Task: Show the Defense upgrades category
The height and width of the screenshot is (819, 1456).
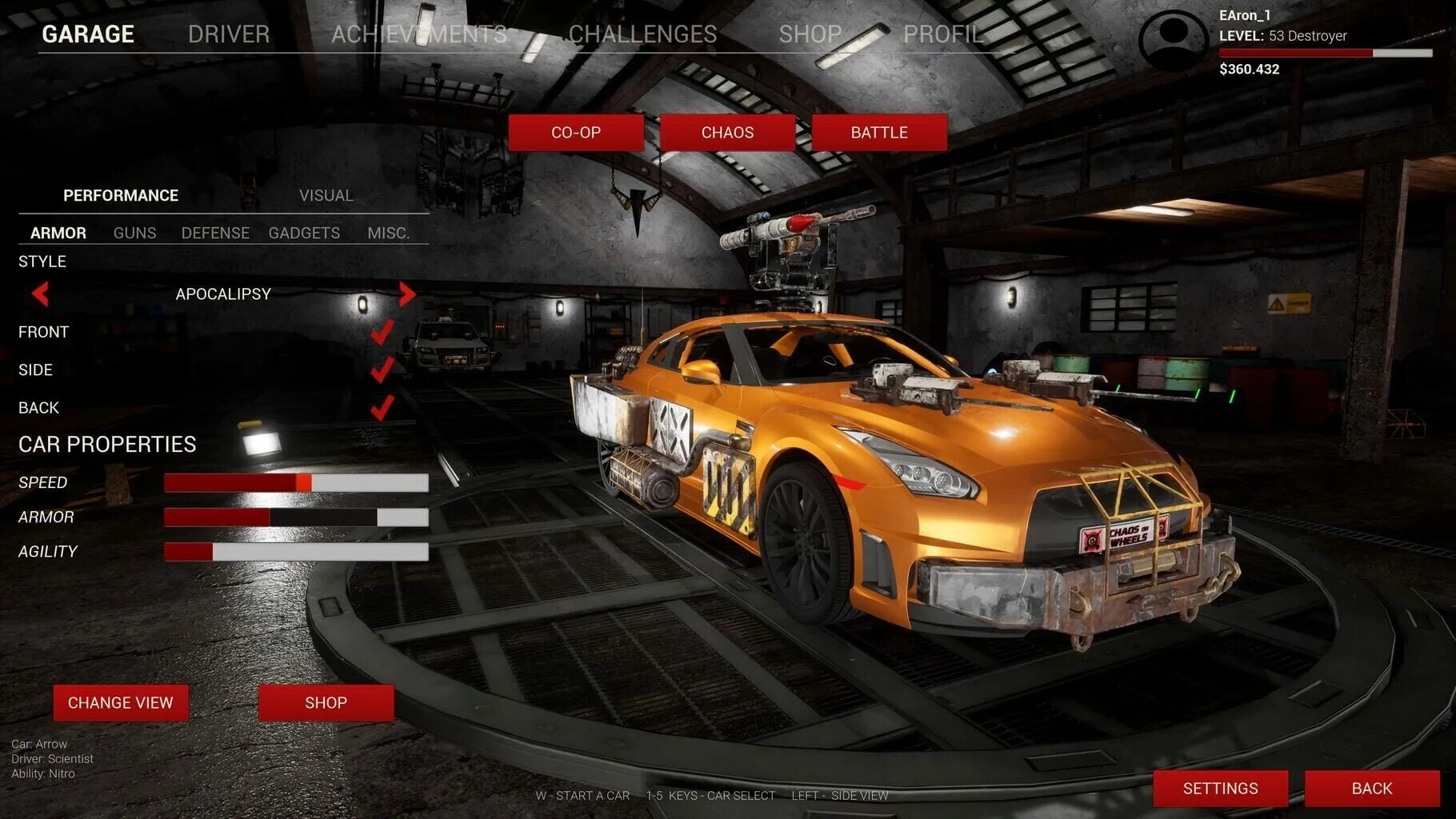Action: click(x=215, y=234)
